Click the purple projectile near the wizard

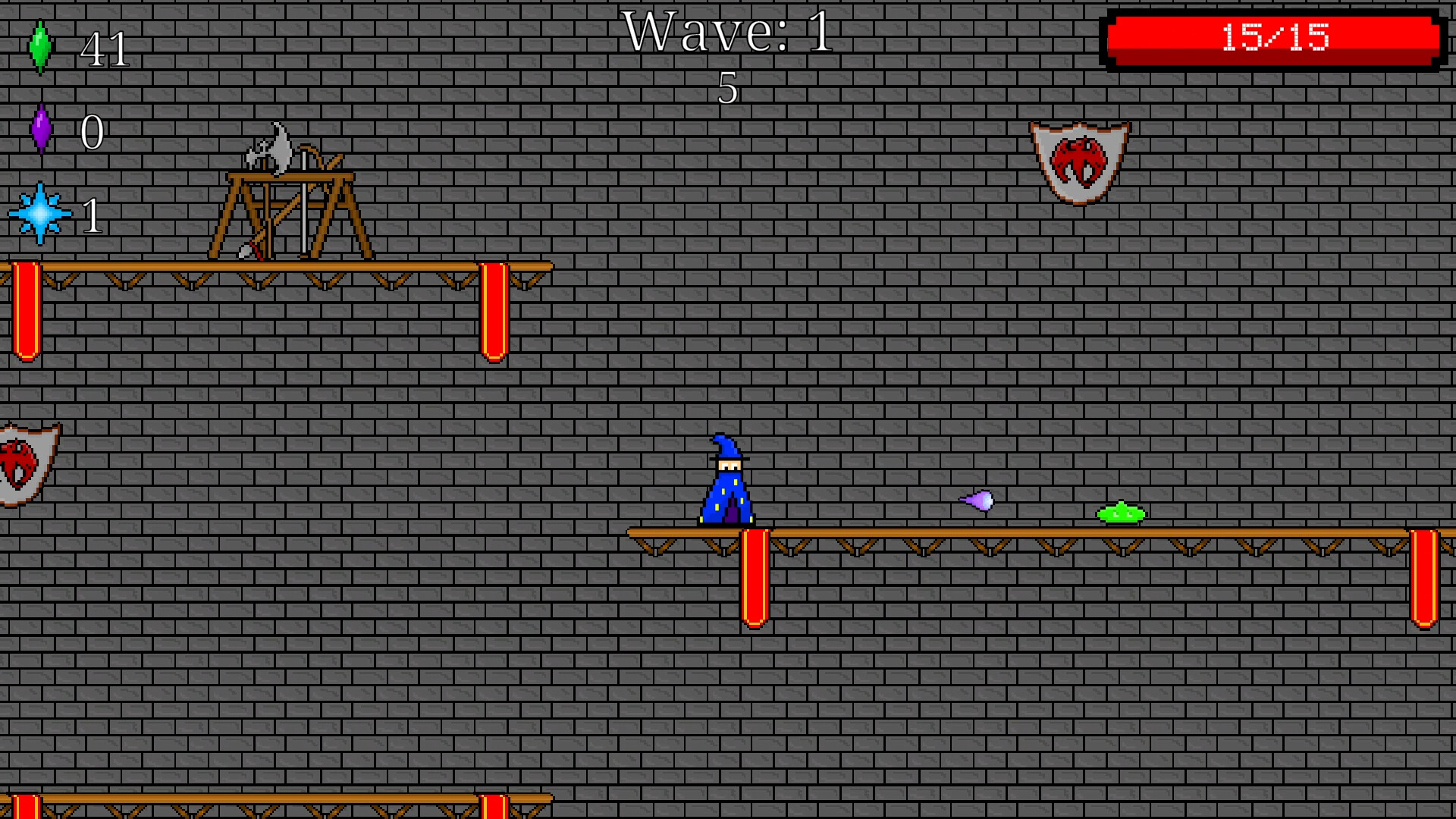[978, 500]
